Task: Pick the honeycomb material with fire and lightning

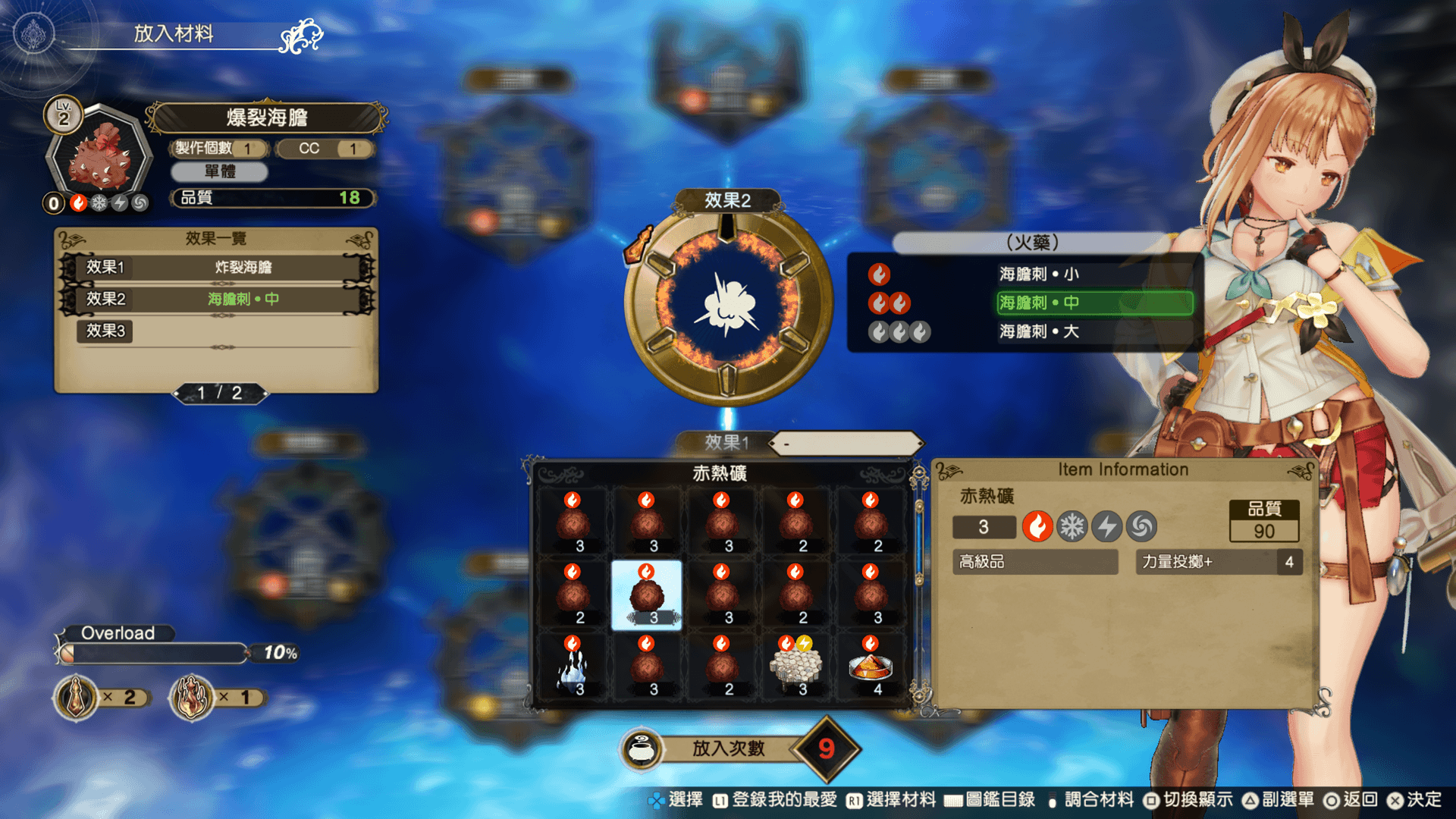Action: 796,667
